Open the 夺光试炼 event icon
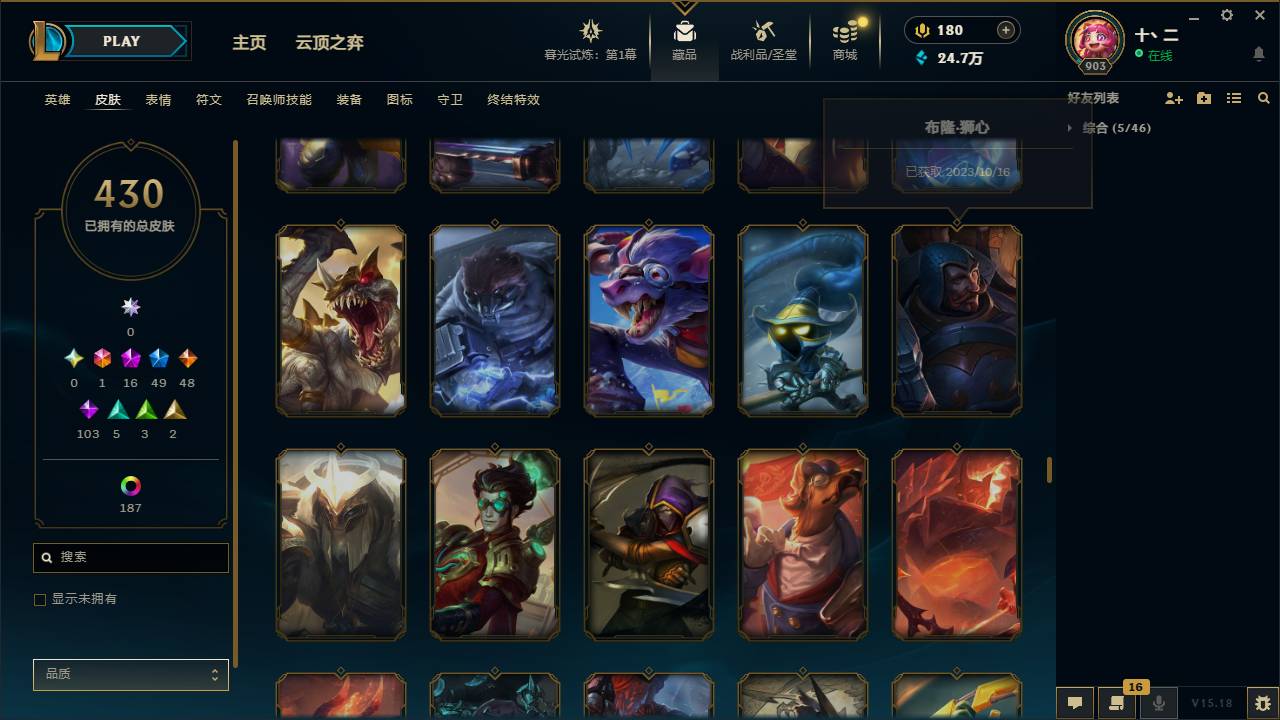1280x720 pixels. point(590,32)
